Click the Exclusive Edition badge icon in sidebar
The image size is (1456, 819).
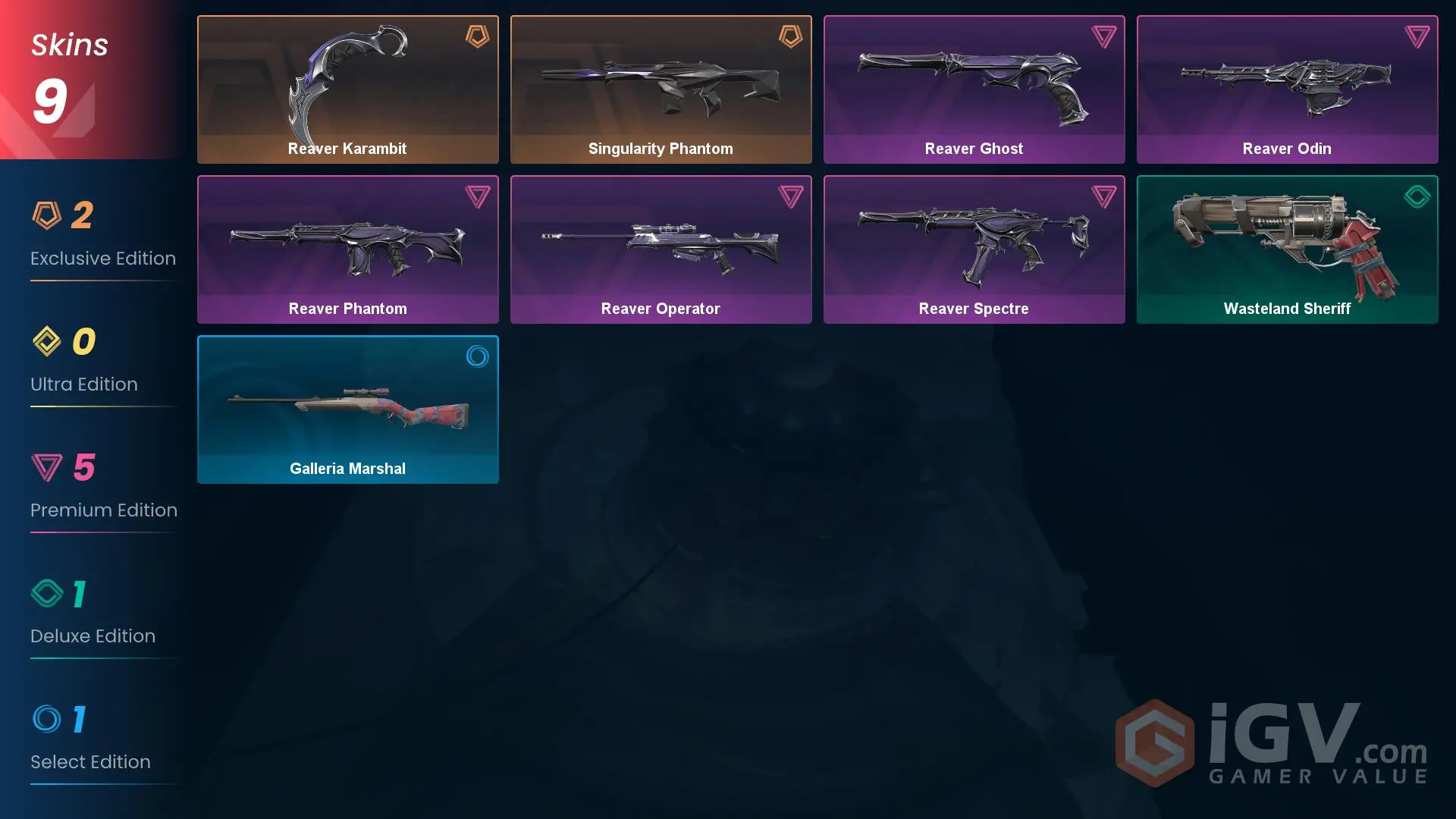tap(47, 215)
